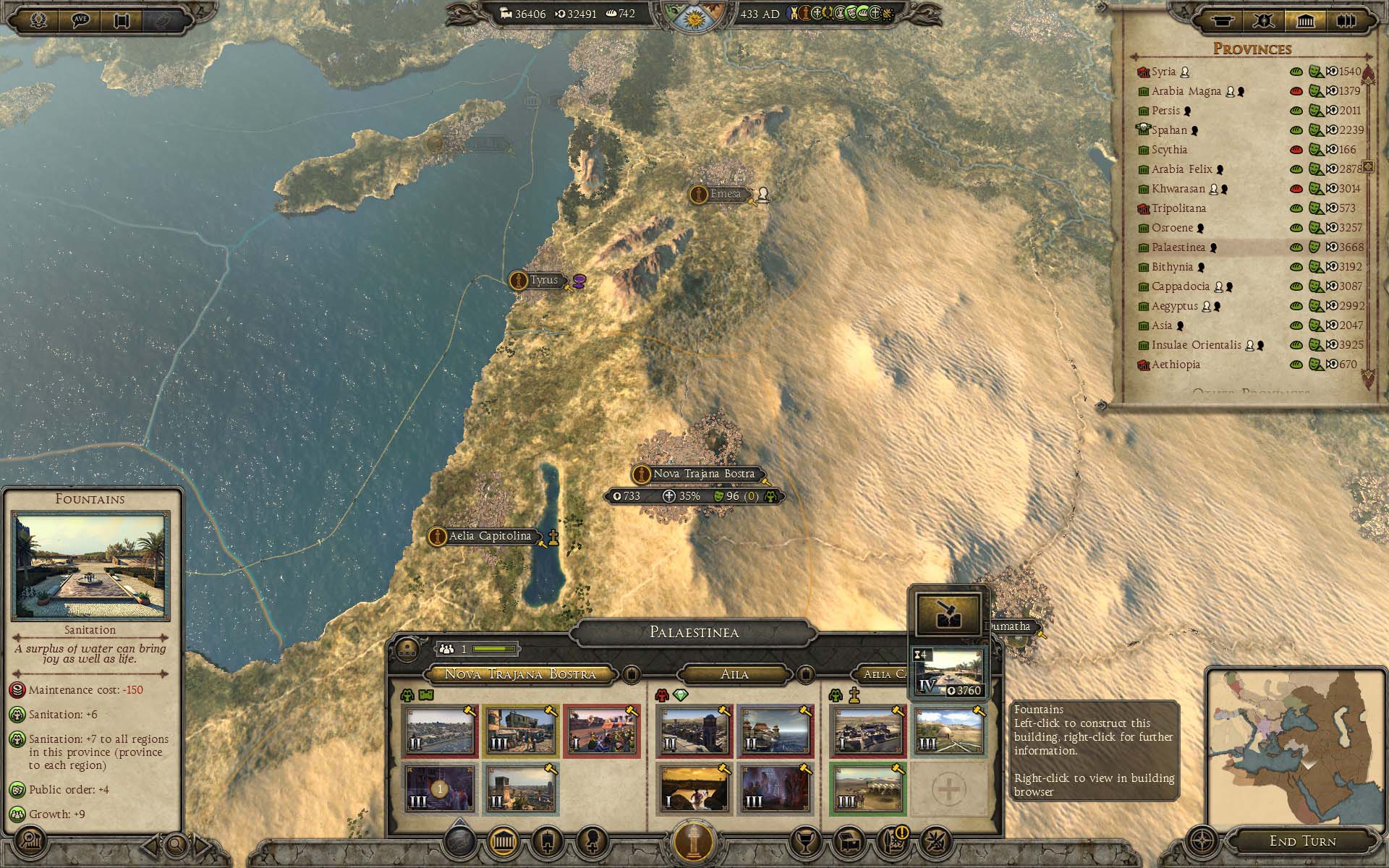This screenshot has width=1389, height=868.
Task: Select Syria in the Provinces list
Action: [x=1163, y=72]
